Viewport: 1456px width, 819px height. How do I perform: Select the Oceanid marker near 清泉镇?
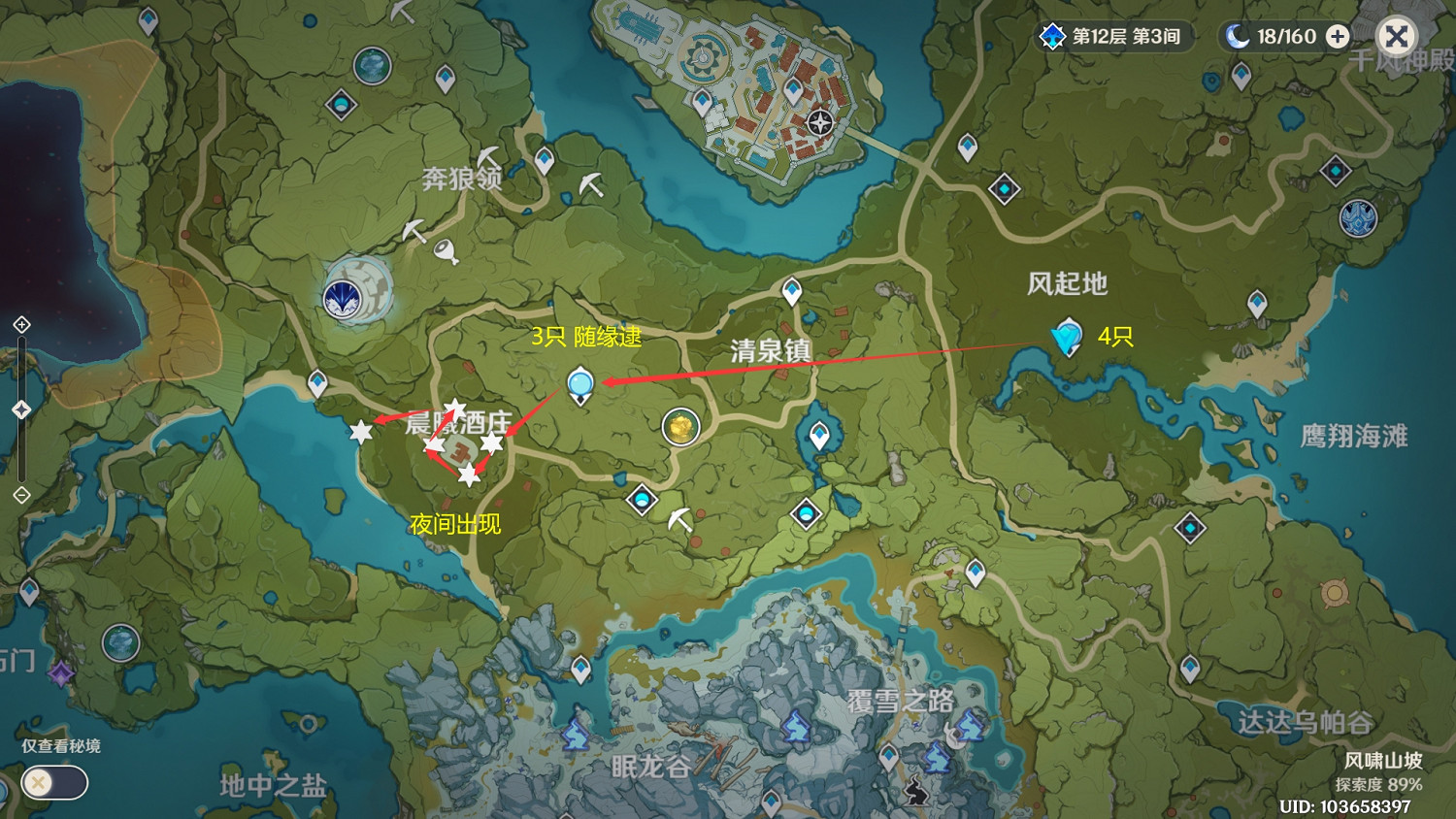click(580, 386)
